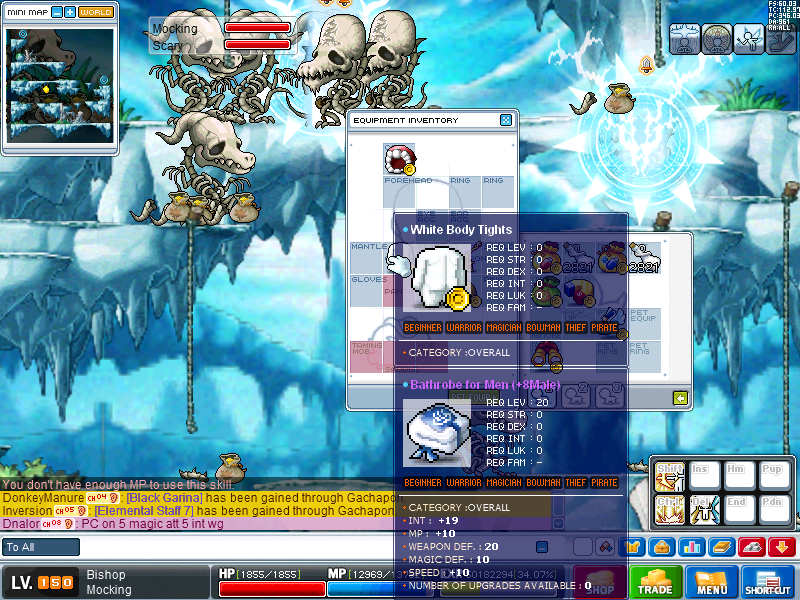Screen dimensions: 800x600
Task: Change the 'To All' chat target
Action: [x=41, y=547]
